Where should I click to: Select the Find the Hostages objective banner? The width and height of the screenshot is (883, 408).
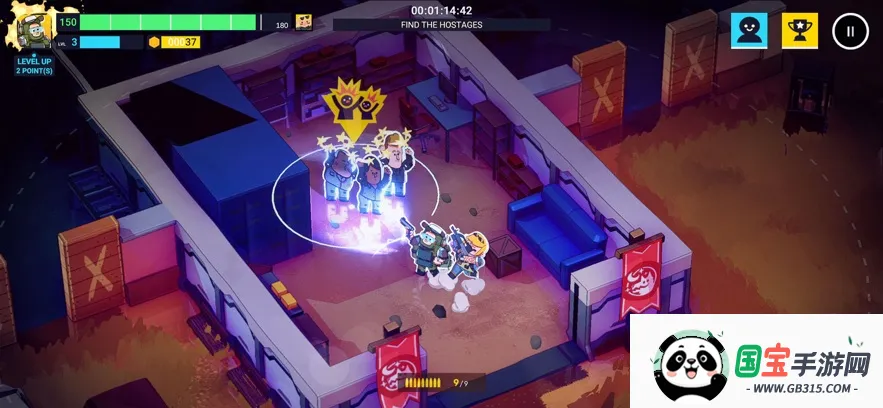[441, 24]
